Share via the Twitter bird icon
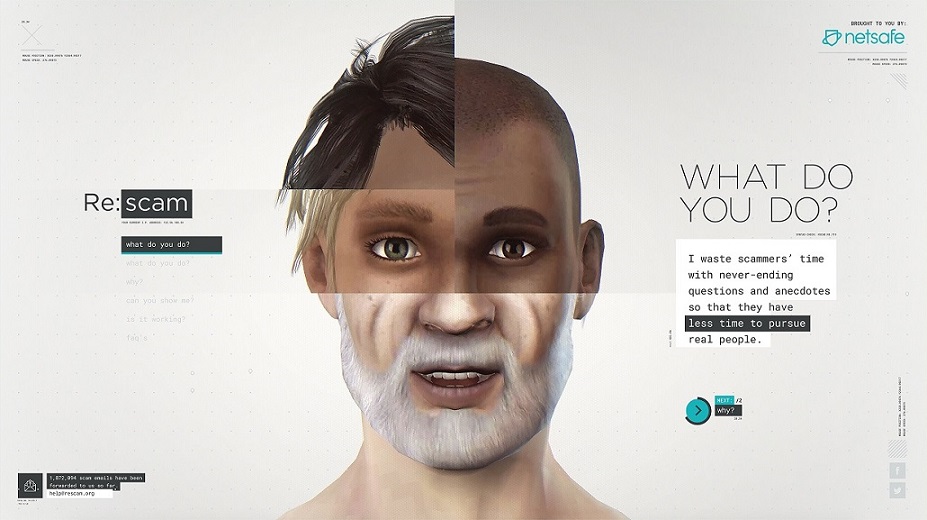 click(896, 490)
